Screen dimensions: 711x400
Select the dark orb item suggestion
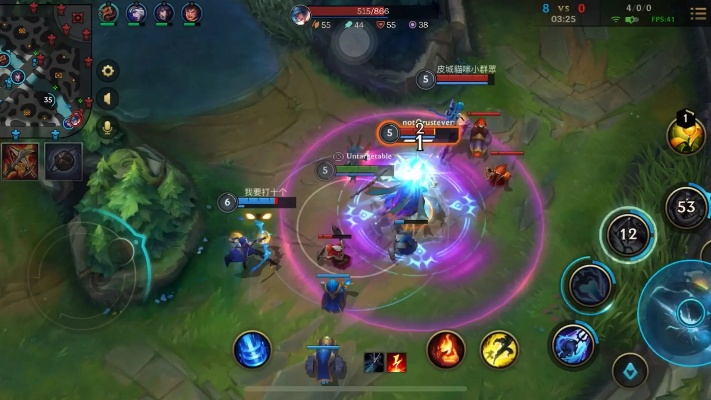coord(62,159)
